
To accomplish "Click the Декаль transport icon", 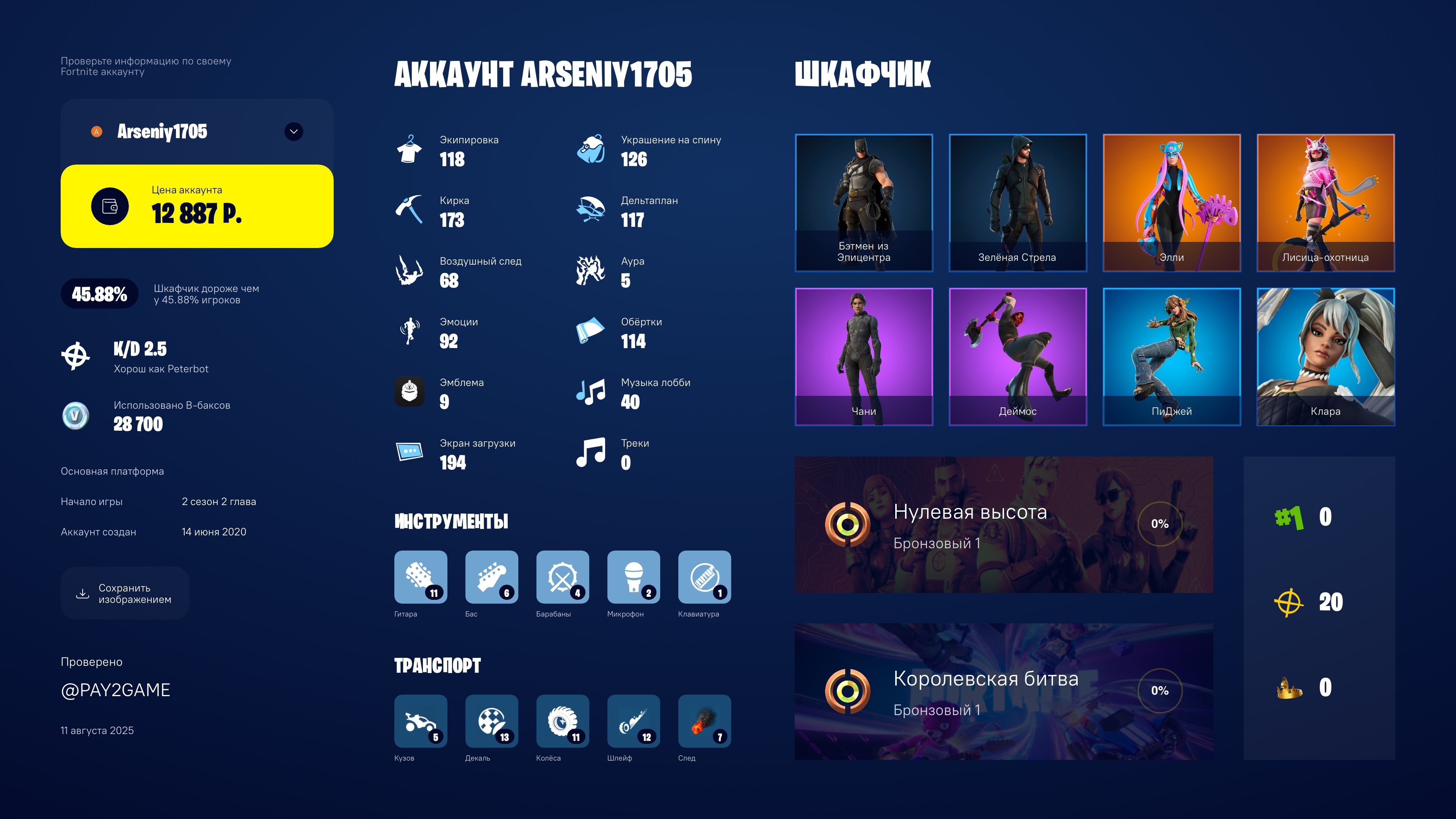I will point(491,721).
